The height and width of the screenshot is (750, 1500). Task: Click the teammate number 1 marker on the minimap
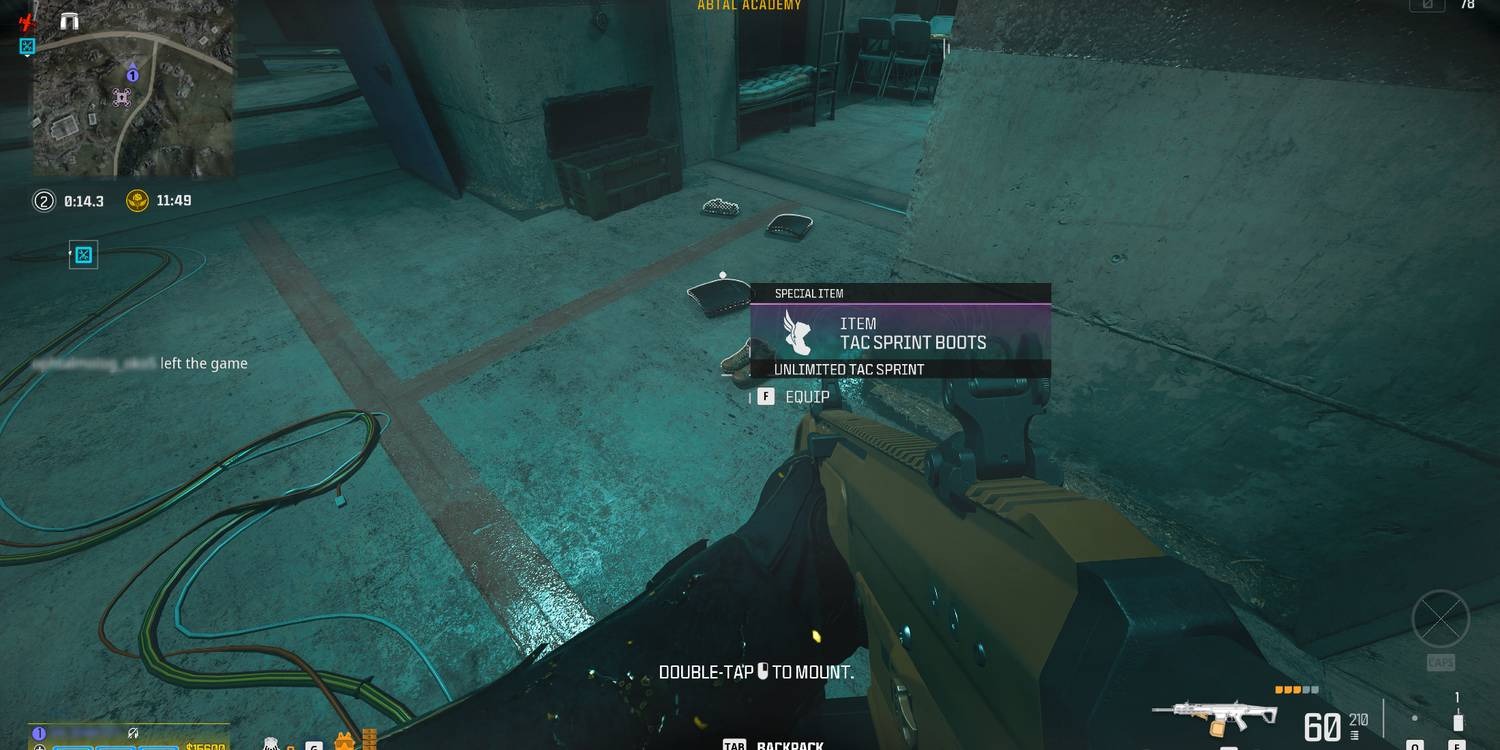(132, 75)
